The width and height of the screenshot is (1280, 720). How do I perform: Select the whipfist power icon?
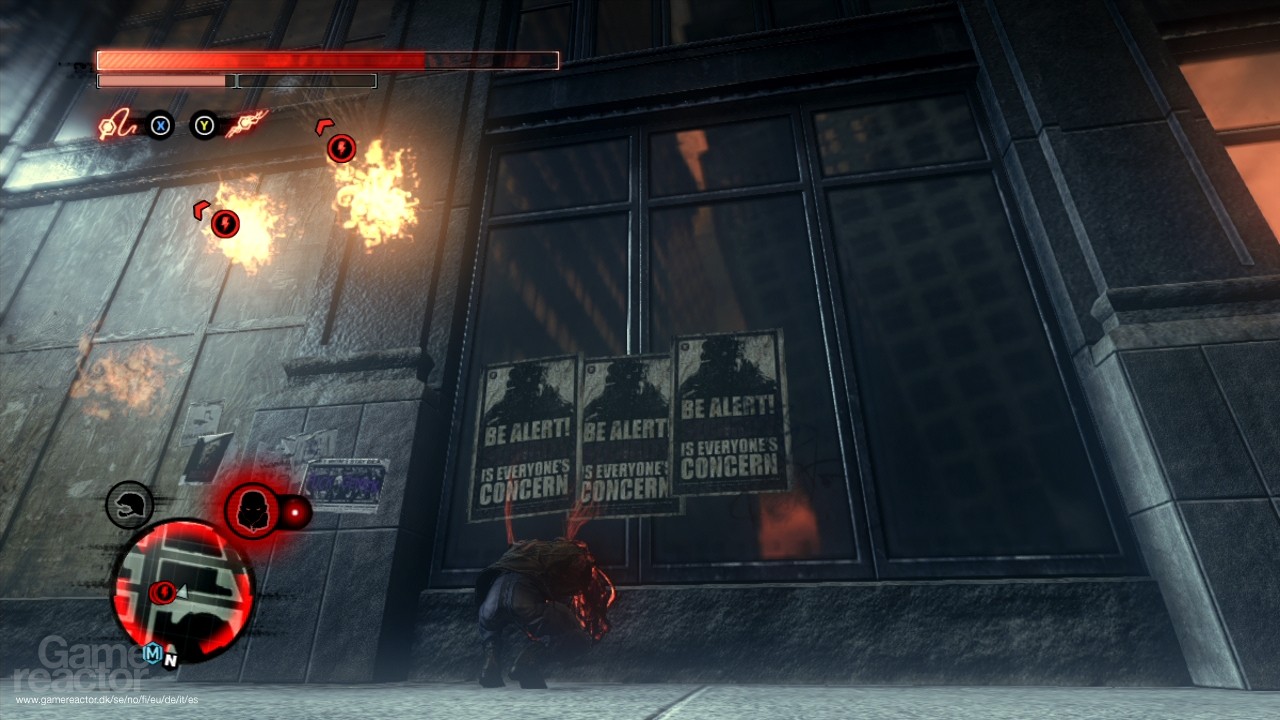(x=118, y=126)
